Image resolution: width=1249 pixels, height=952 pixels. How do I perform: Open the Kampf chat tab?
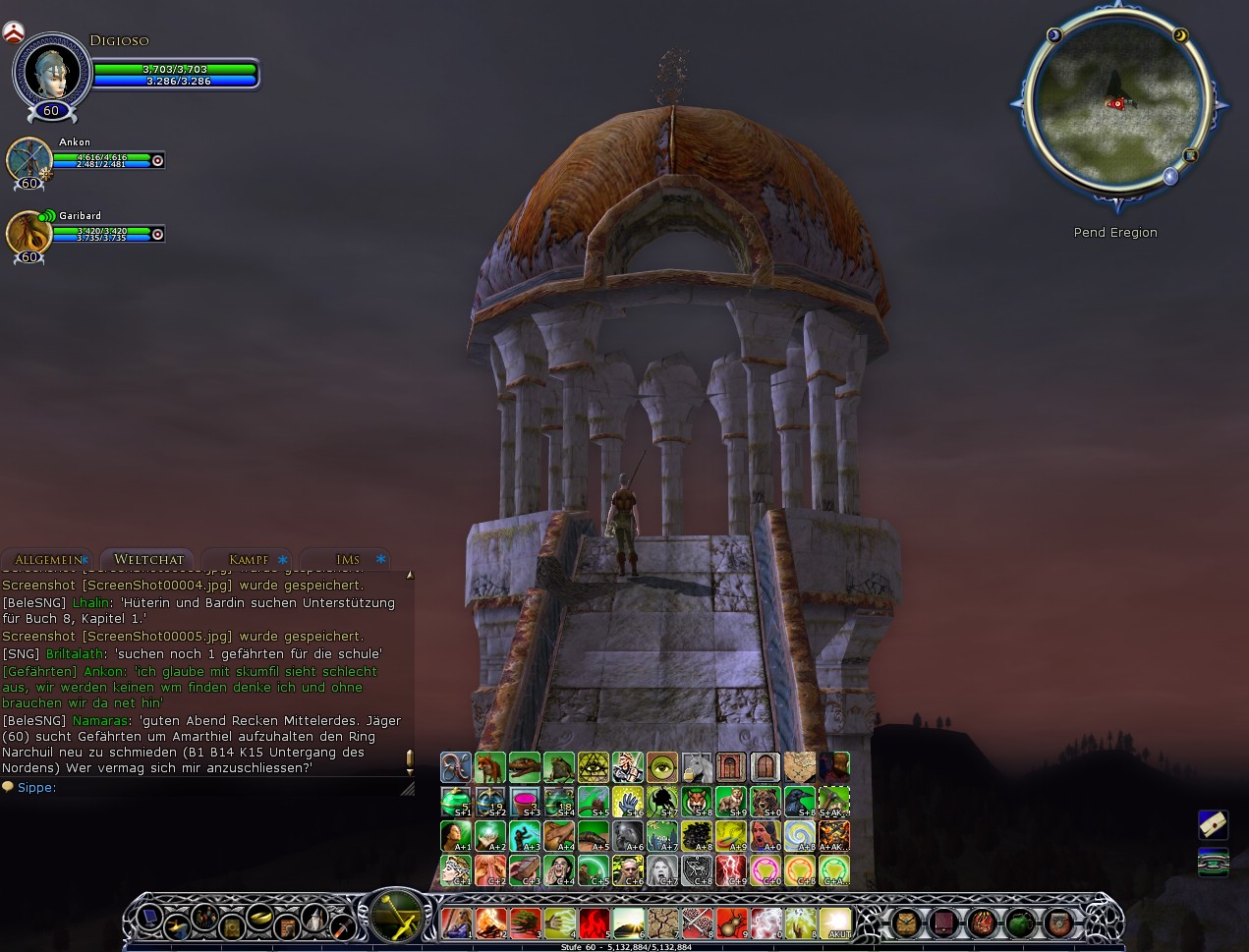tap(248, 559)
